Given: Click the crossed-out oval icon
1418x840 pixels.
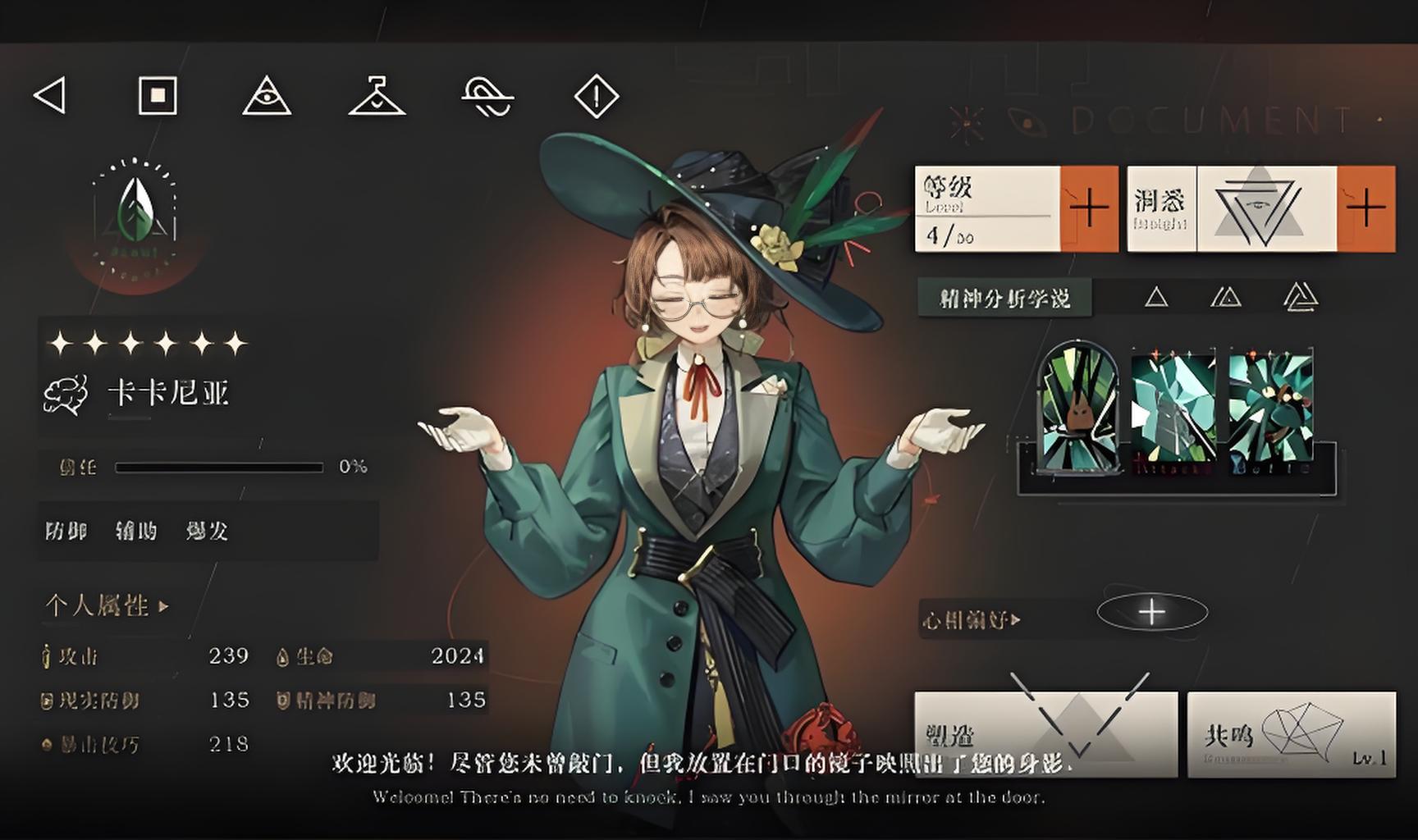Looking at the screenshot, I should (487, 97).
